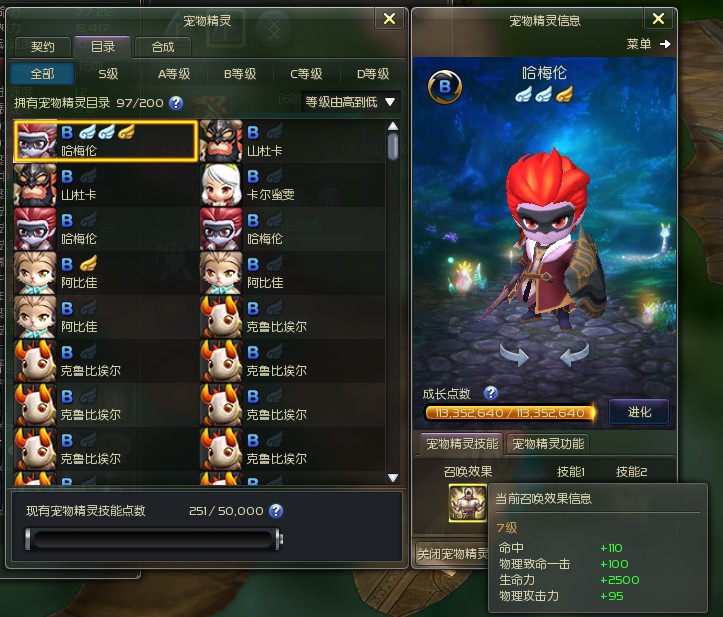Filter pets by A等级
Screen dimensions: 723x617
click(x=173, y=73)
